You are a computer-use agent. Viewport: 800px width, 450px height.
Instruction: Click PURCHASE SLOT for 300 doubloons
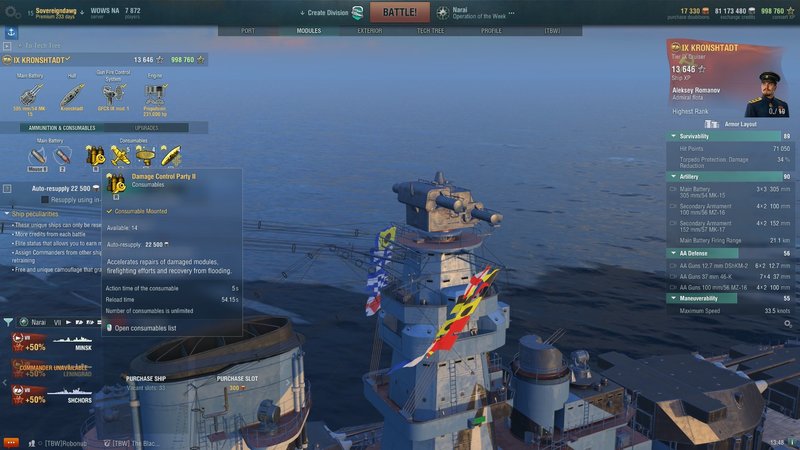(x=236, y=383)
